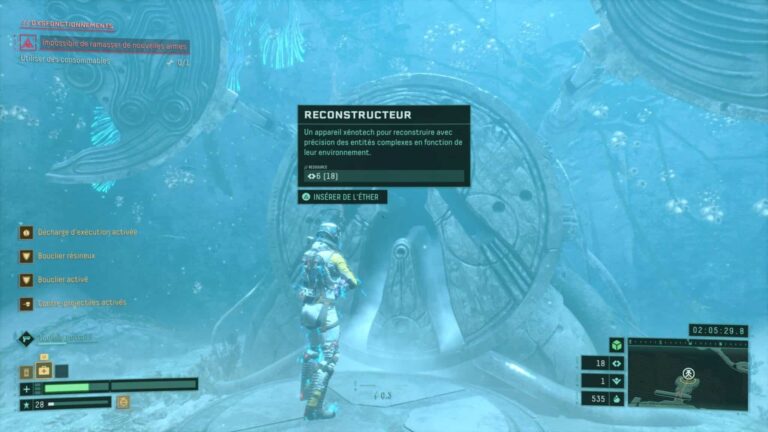
Task: Select the red malfunction warning icon
Action: pos(28,43)
